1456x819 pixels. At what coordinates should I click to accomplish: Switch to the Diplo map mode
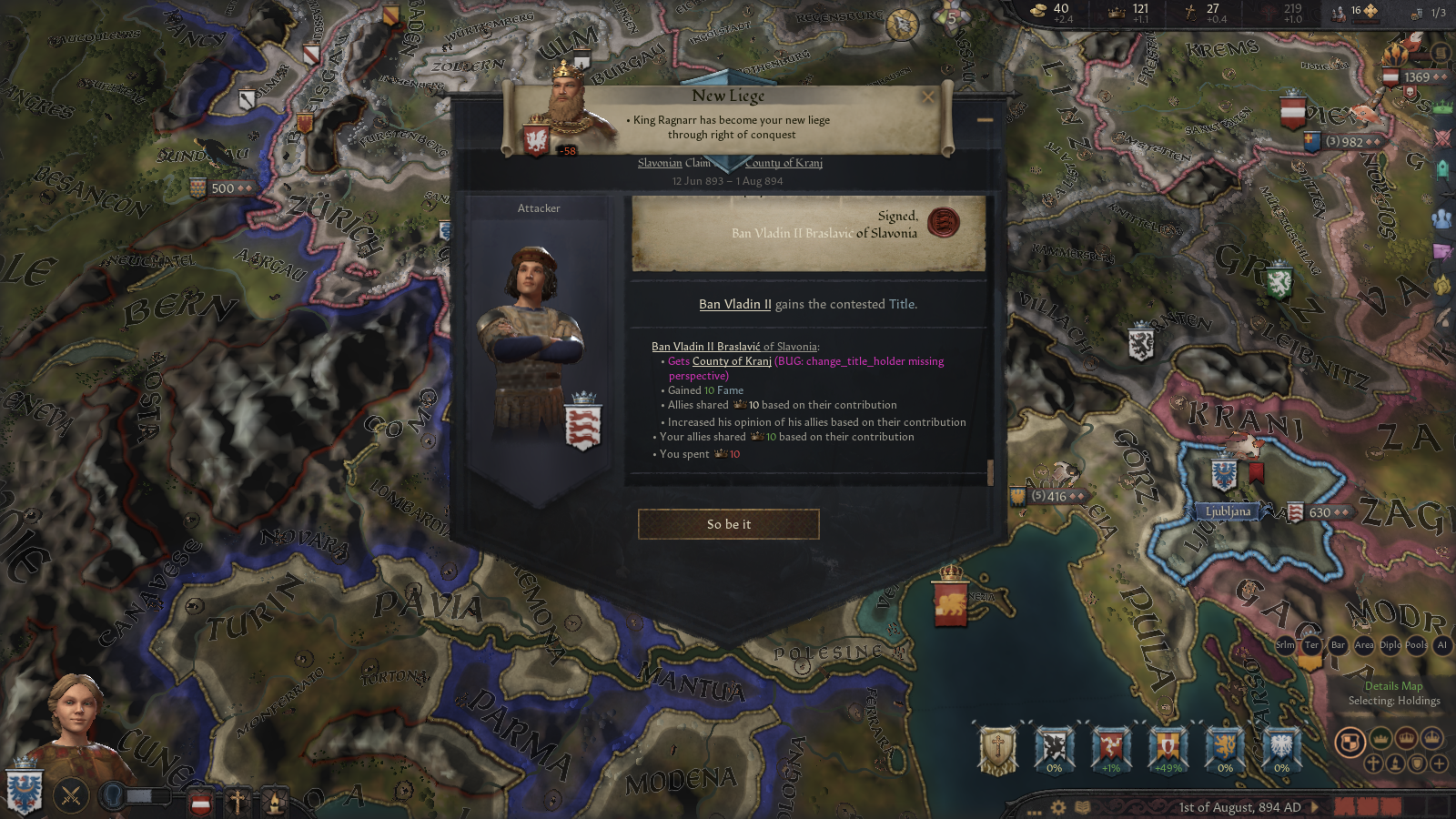[1390, 644]
